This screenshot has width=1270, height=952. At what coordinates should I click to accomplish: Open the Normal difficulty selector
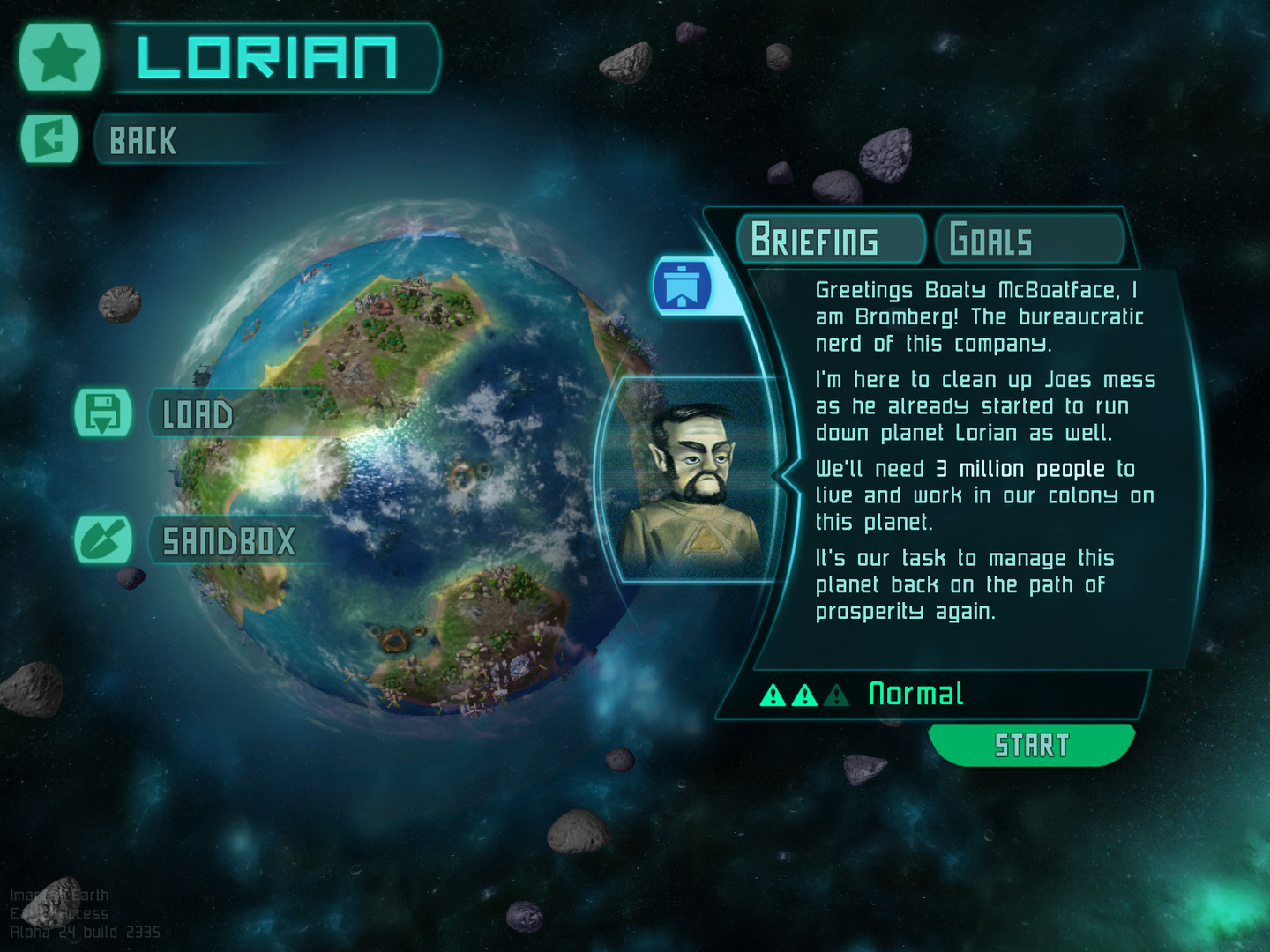(915, 695)
